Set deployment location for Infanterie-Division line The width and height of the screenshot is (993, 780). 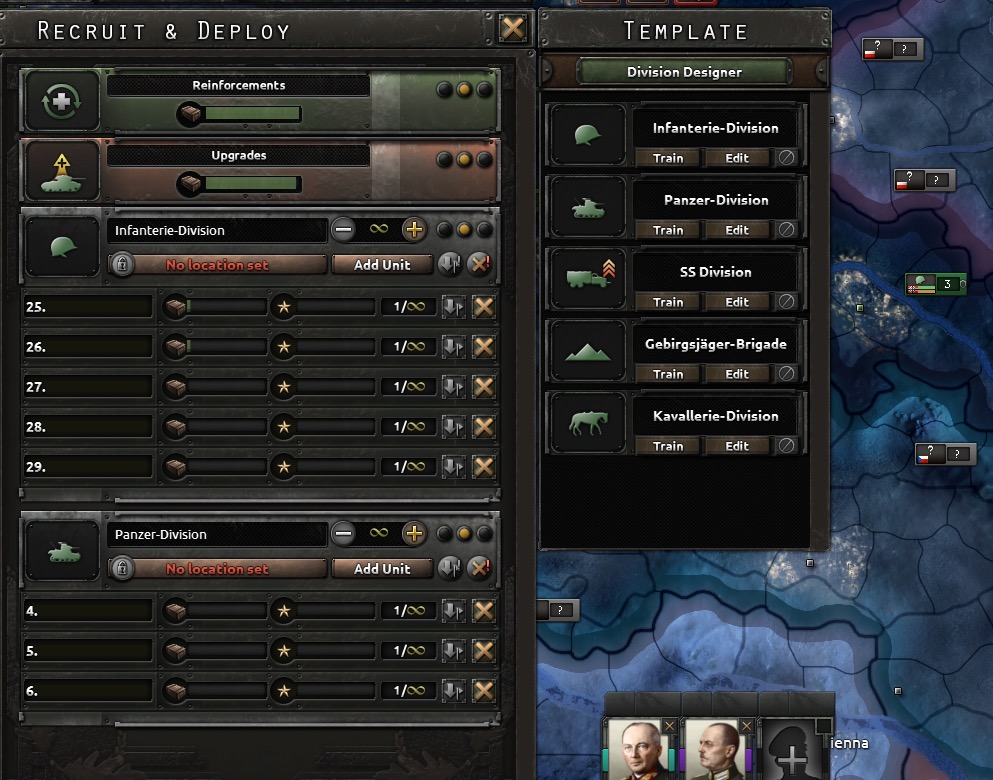point(217,265)
